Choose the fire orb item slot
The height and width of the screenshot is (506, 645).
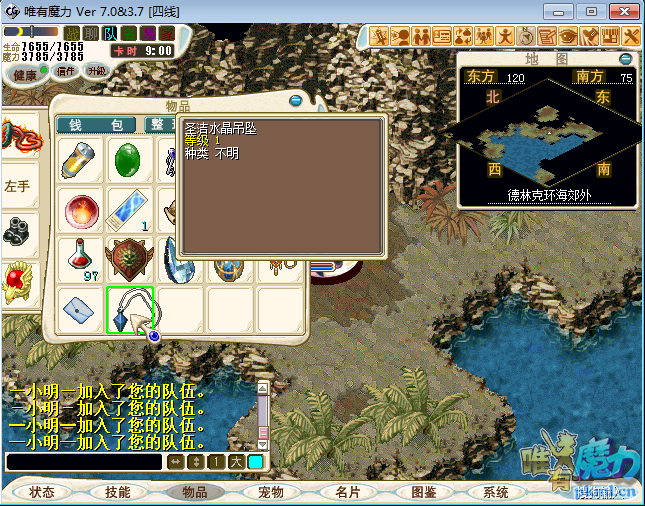(x=80, y=210)
